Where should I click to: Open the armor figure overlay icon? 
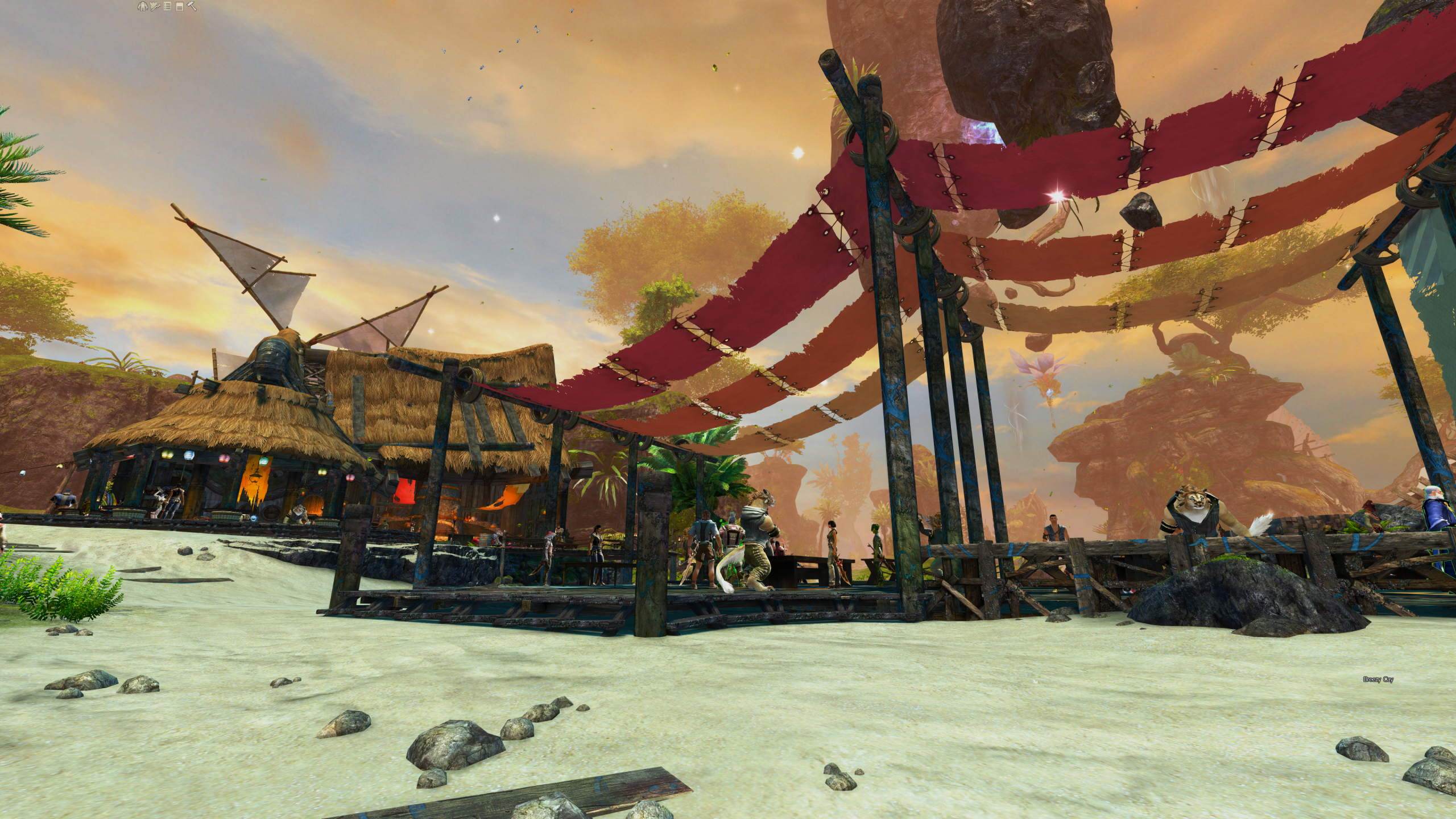click(142, 6)
